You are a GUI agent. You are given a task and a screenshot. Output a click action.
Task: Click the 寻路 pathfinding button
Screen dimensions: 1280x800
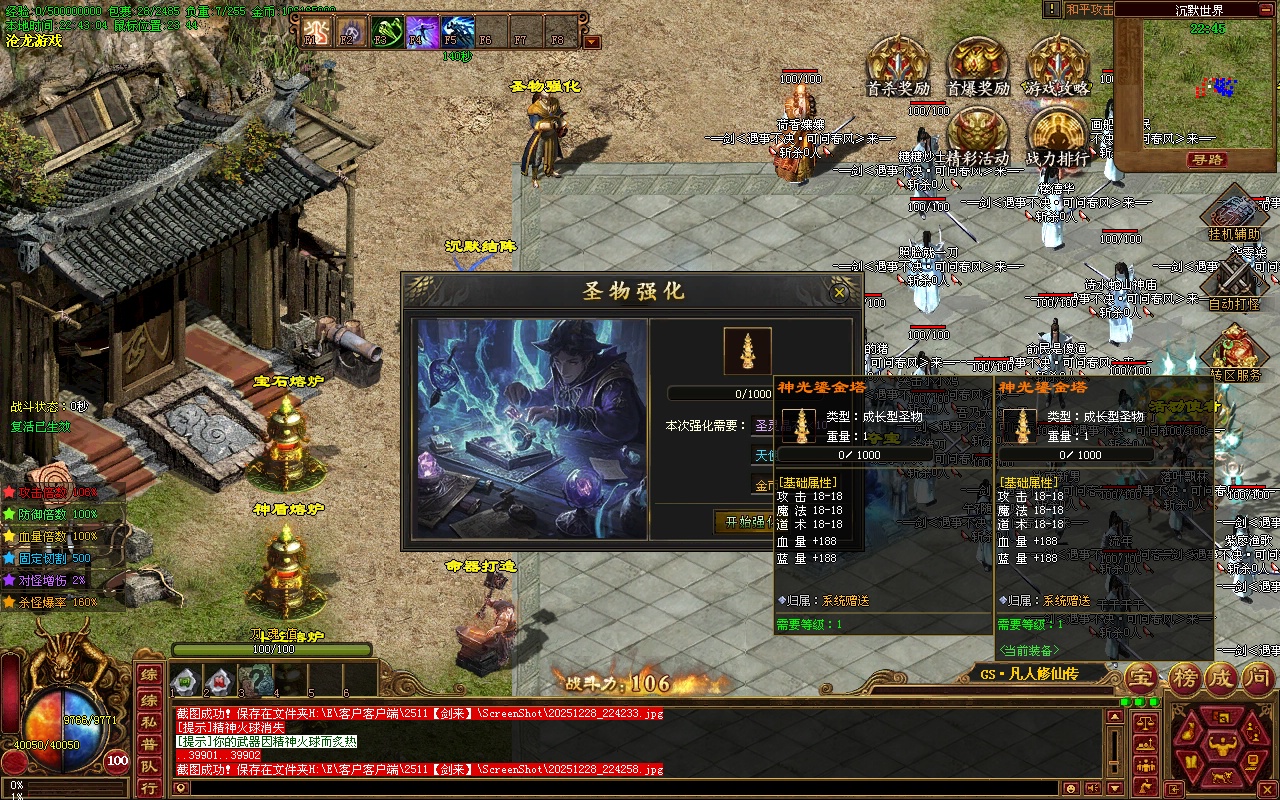pos(1207,160)
